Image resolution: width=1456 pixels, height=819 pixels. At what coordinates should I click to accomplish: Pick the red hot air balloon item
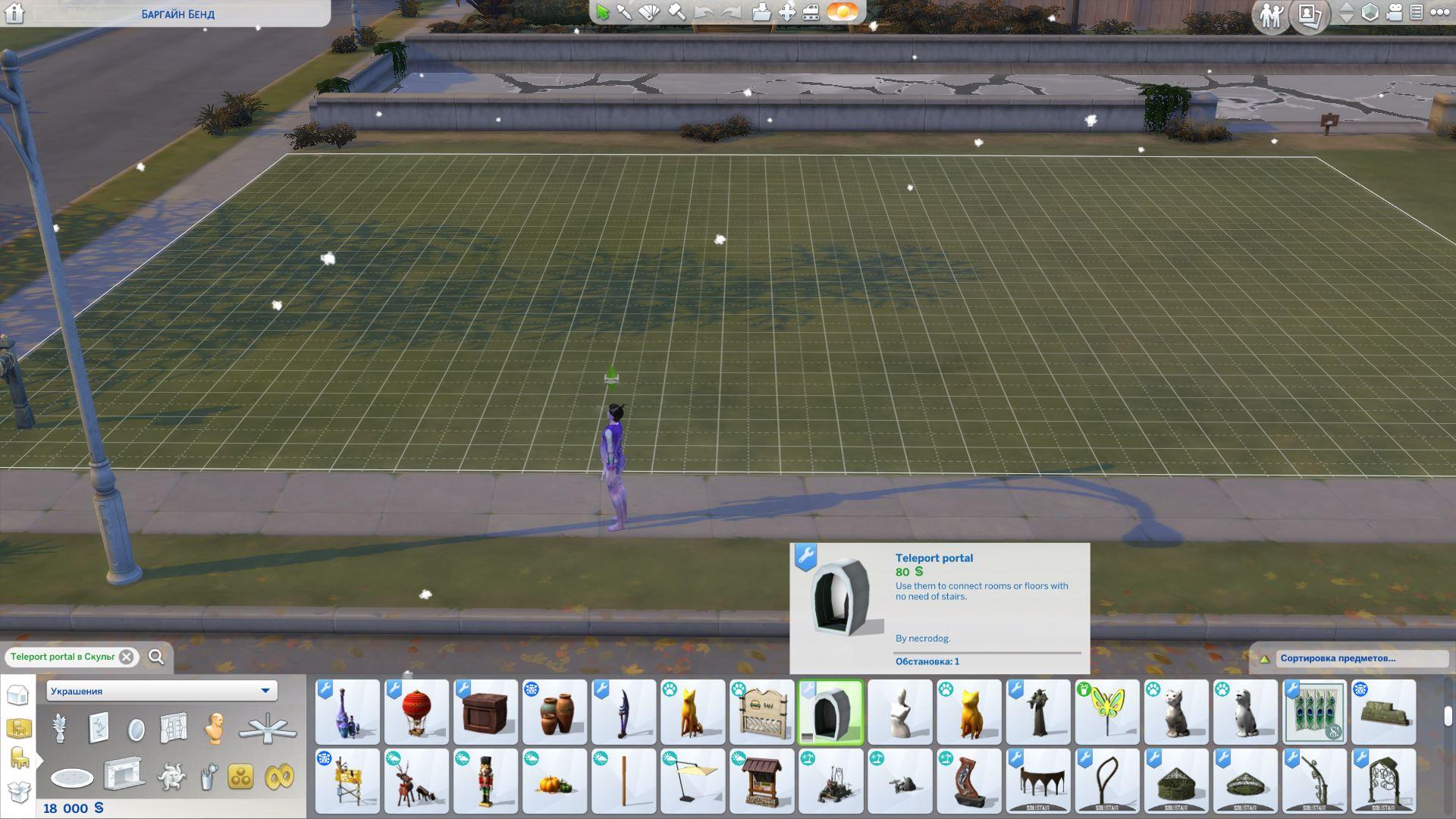point(416,712)
